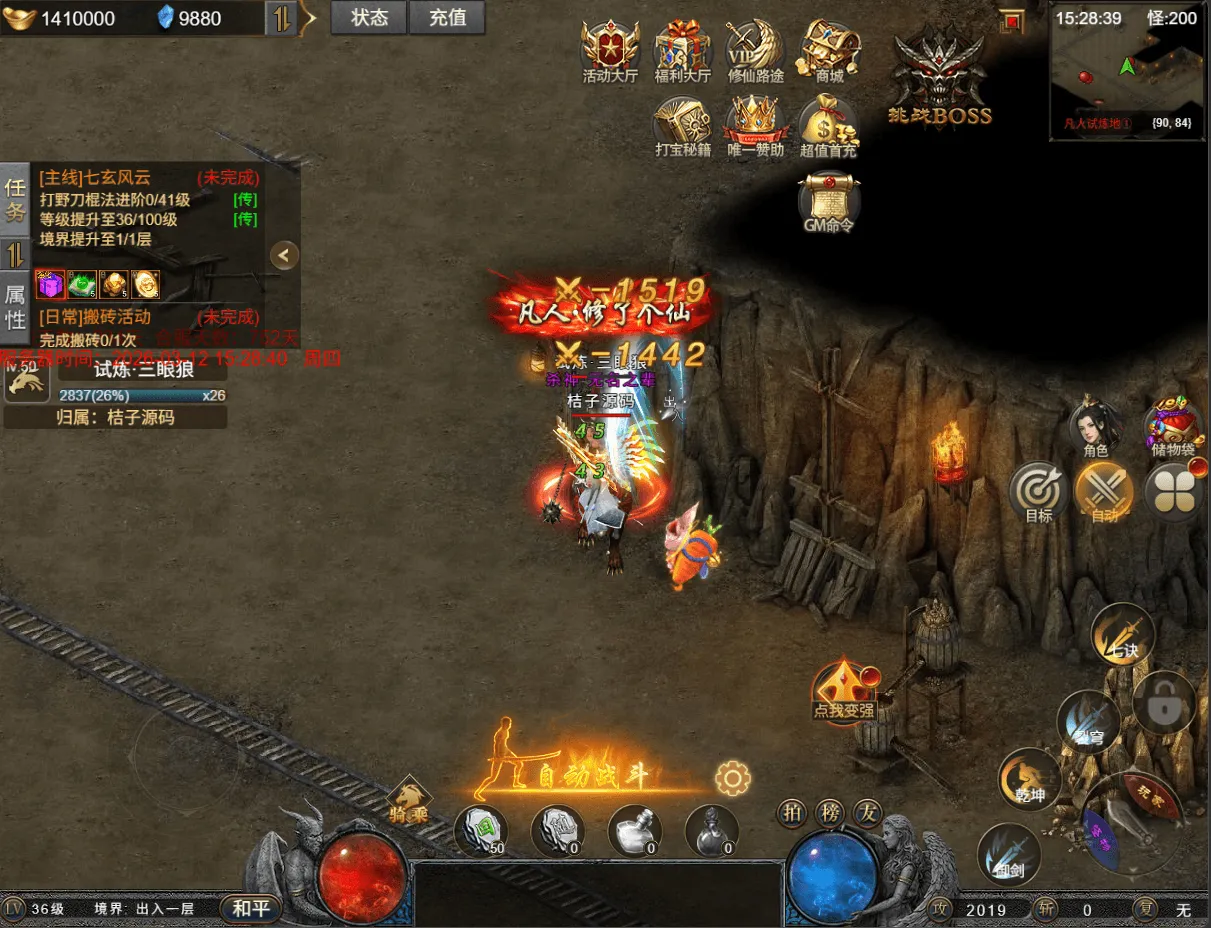Open the 福利大厅 welfare hall
The width and height of the screenshot is (1211, 928).
(682, 50)
